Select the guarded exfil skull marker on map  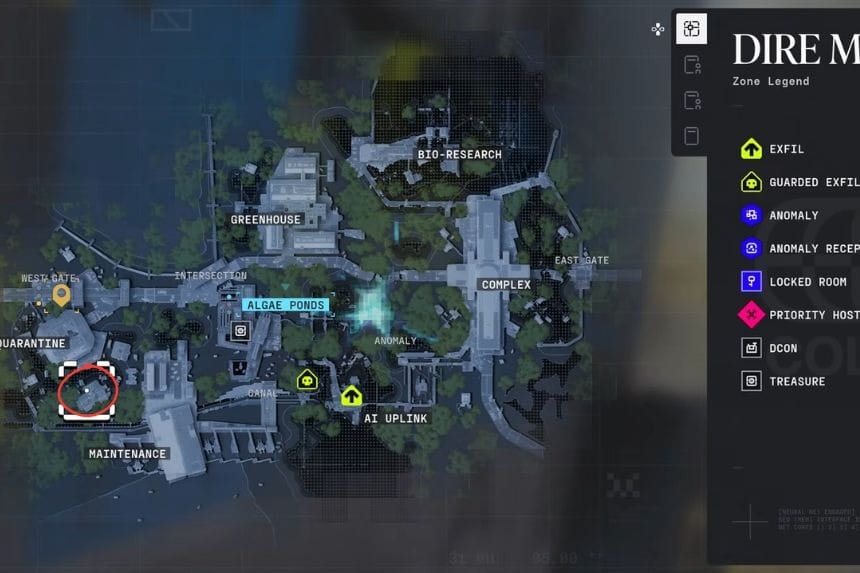307,379
